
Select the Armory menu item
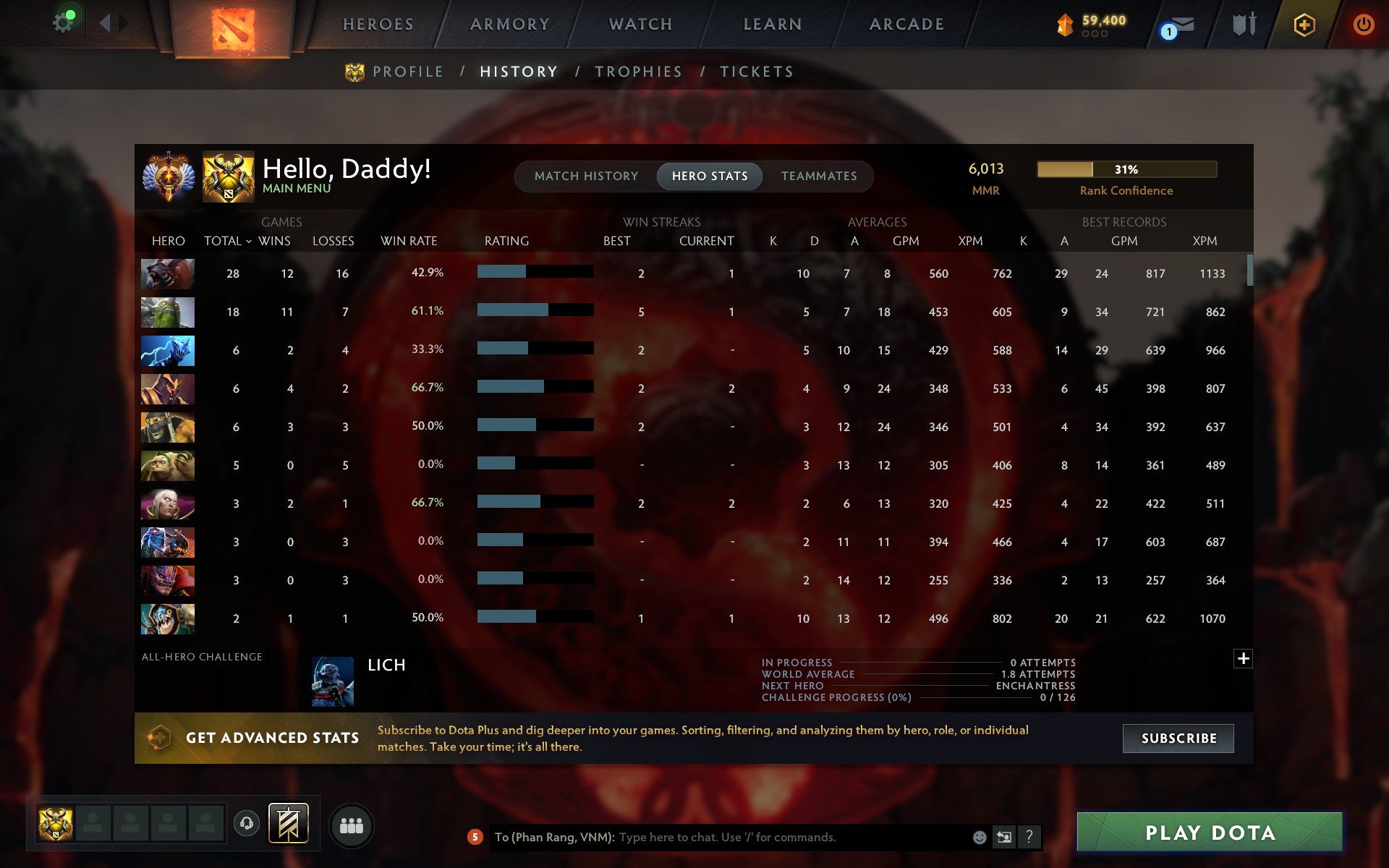pyautogui.click(x=509, y=23)
